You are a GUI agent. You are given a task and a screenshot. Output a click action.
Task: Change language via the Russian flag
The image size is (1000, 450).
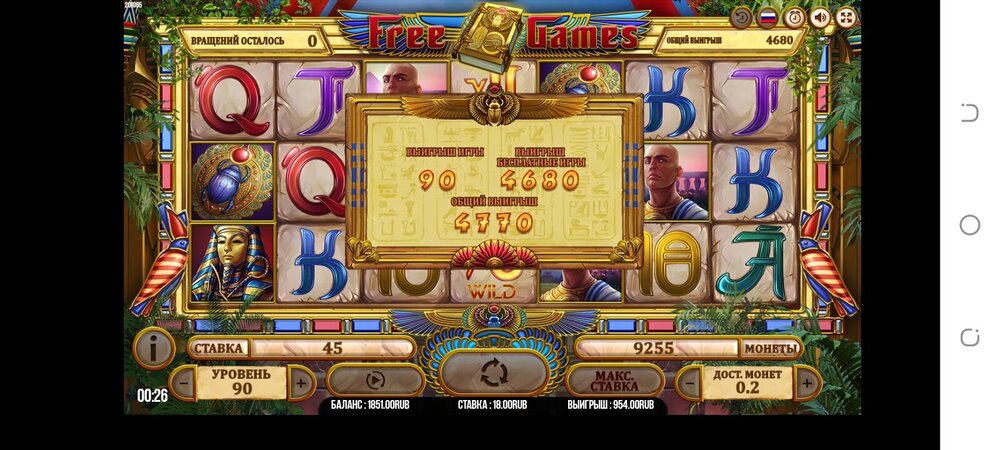click(768, 17)
